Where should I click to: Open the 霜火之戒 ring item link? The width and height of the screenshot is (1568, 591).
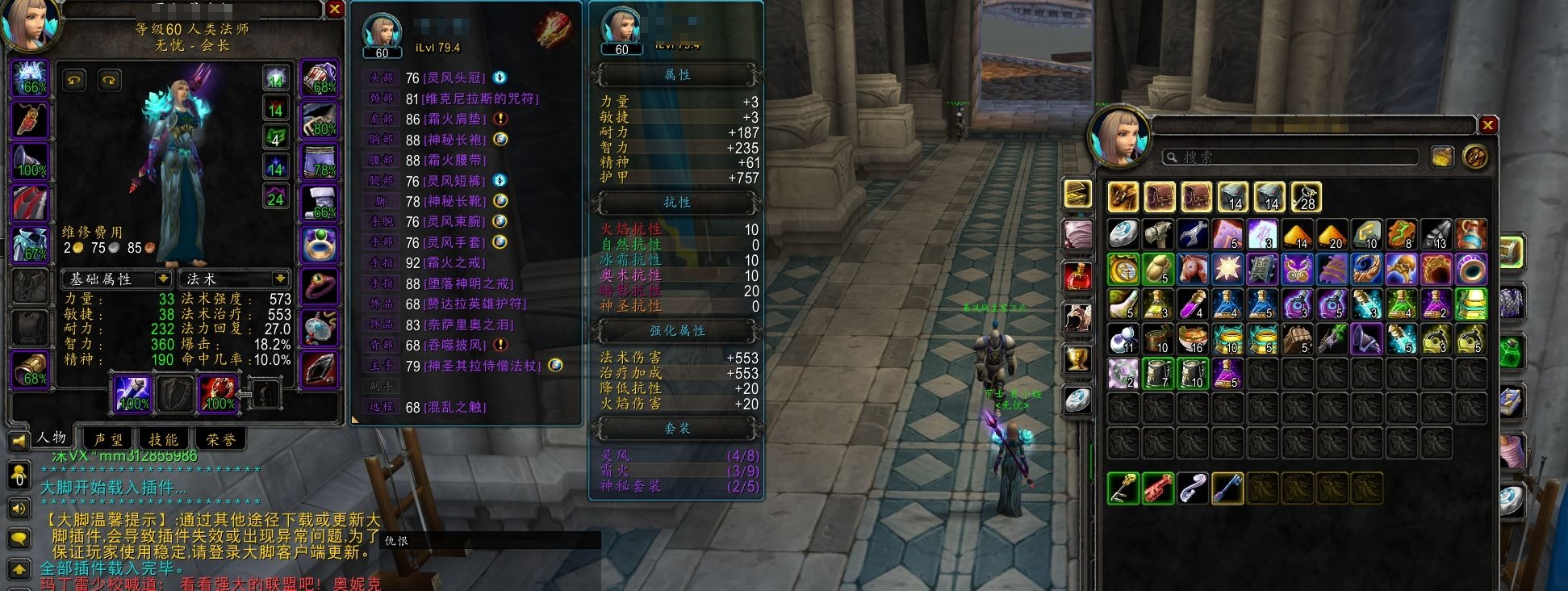coord(456,262)
